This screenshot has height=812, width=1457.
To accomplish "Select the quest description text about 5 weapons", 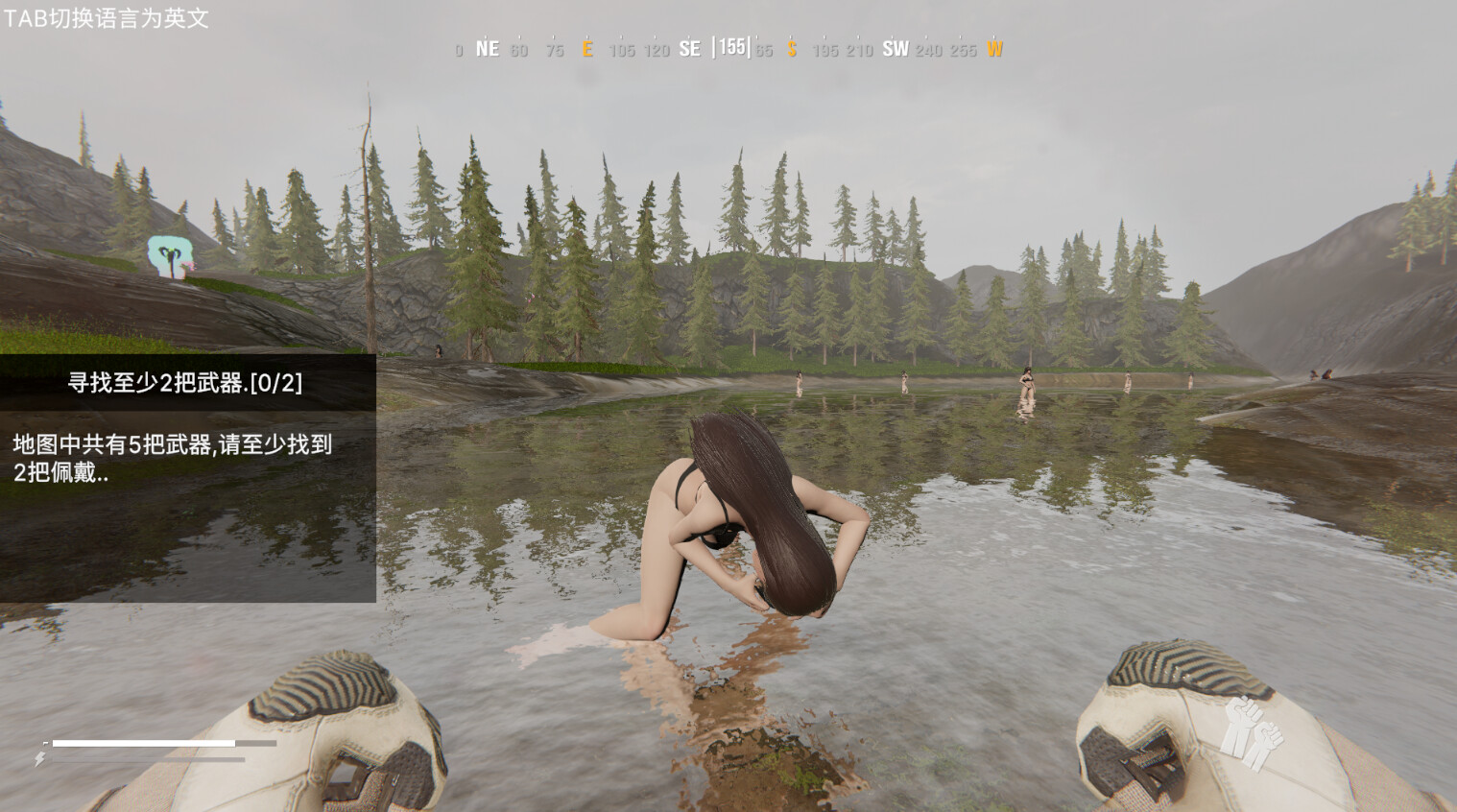I will pyautogui.click(x=173, y=458).
